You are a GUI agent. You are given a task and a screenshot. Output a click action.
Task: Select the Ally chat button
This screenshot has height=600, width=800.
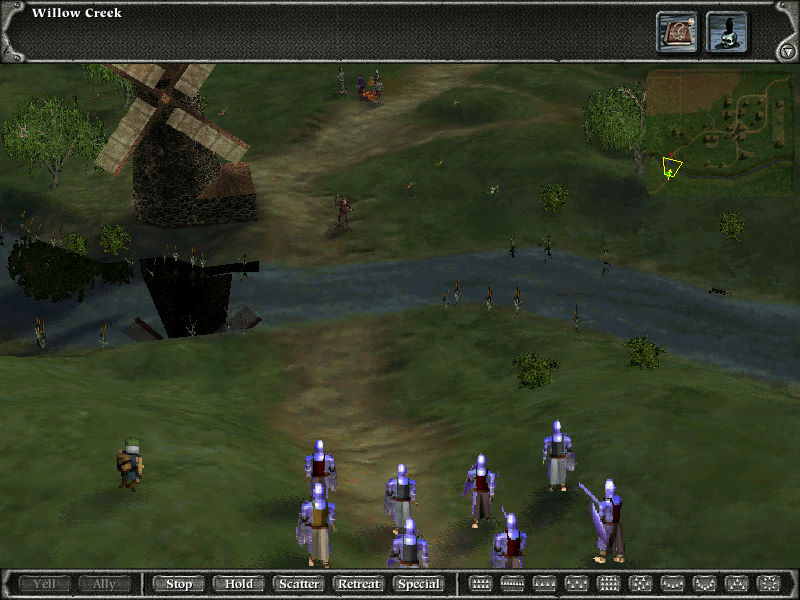click(x=105, y=583)
